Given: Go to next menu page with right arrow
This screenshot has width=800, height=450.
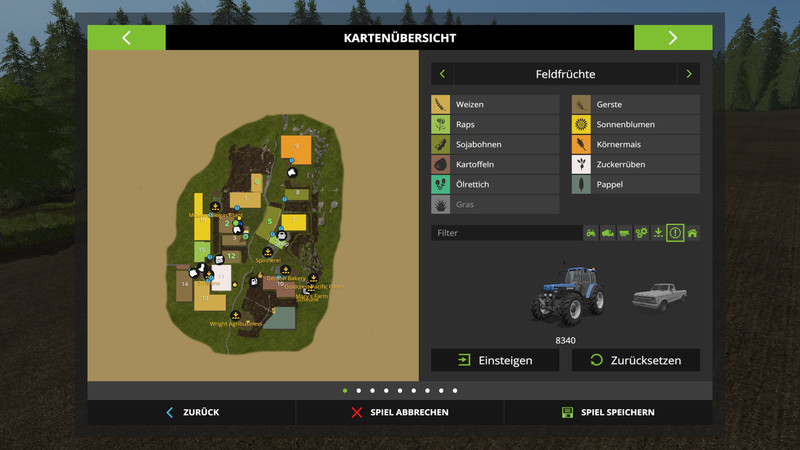Looking at the screenshot, I should pos(673,38).
